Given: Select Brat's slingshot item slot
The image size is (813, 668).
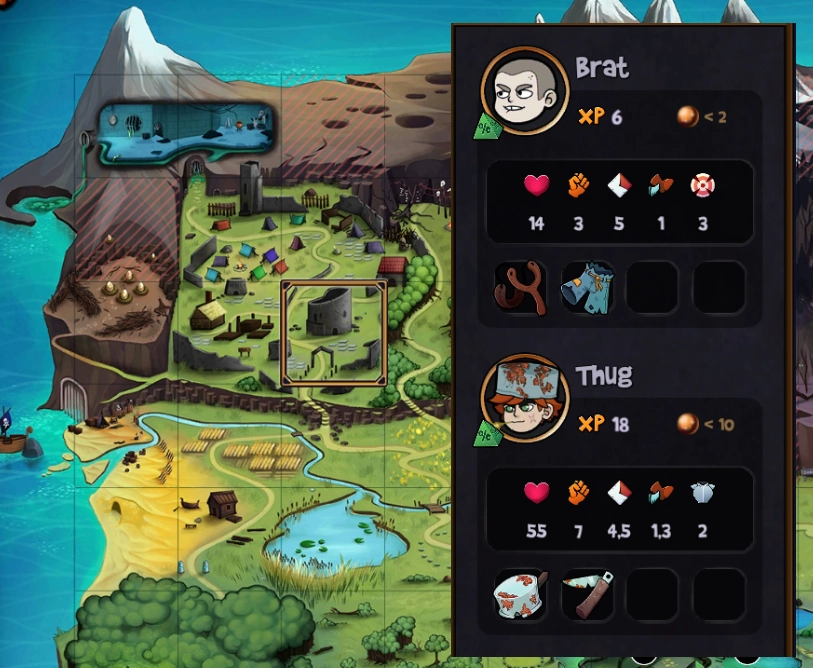Looking at the screenshot, I should (521, 288).
